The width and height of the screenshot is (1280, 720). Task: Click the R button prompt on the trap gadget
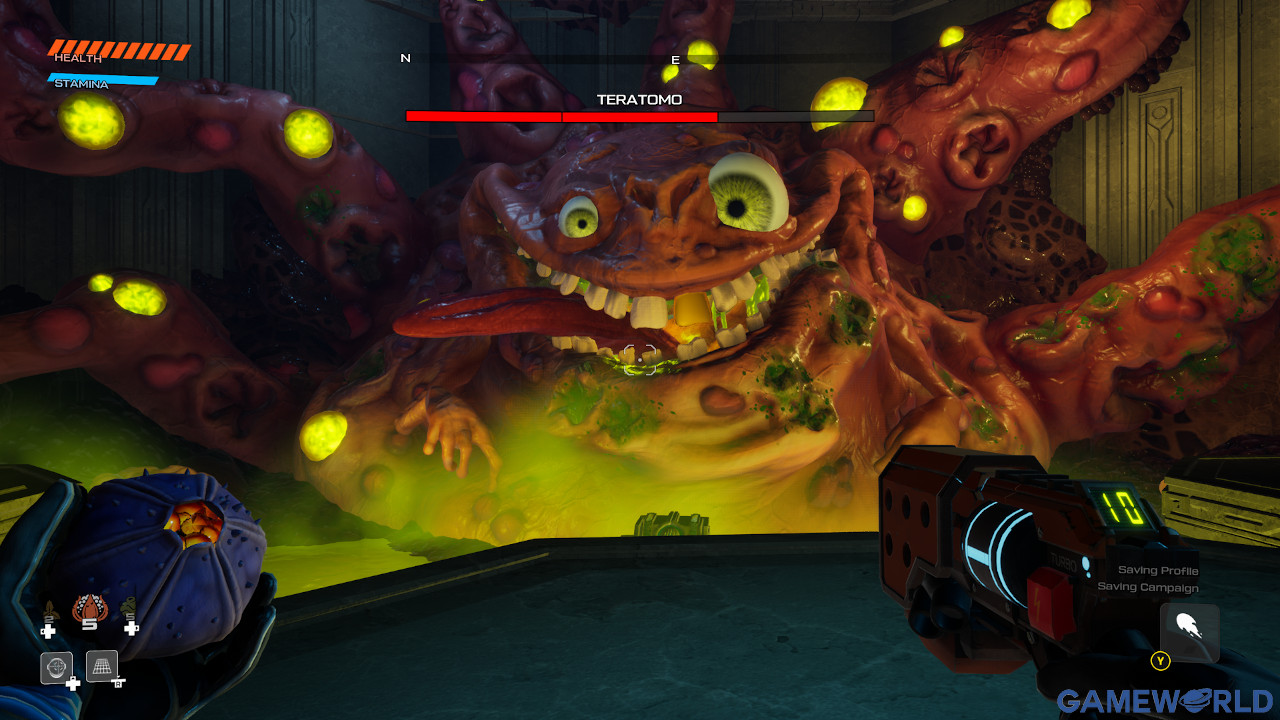pos(118,682)
